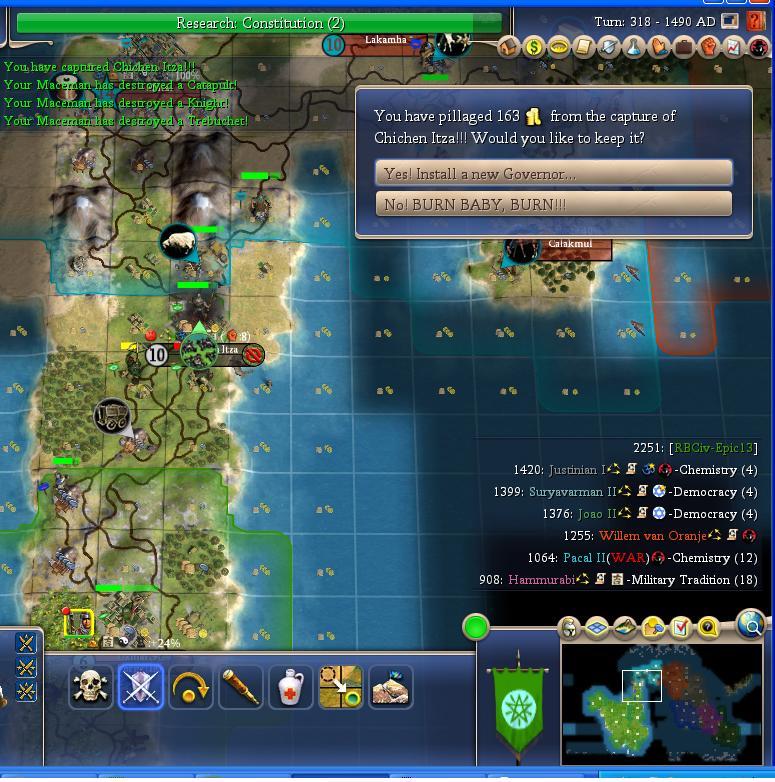The image size is (775, 782).
Task: Activate the crossed swords and shield action
Action: [x=141, y=687]
